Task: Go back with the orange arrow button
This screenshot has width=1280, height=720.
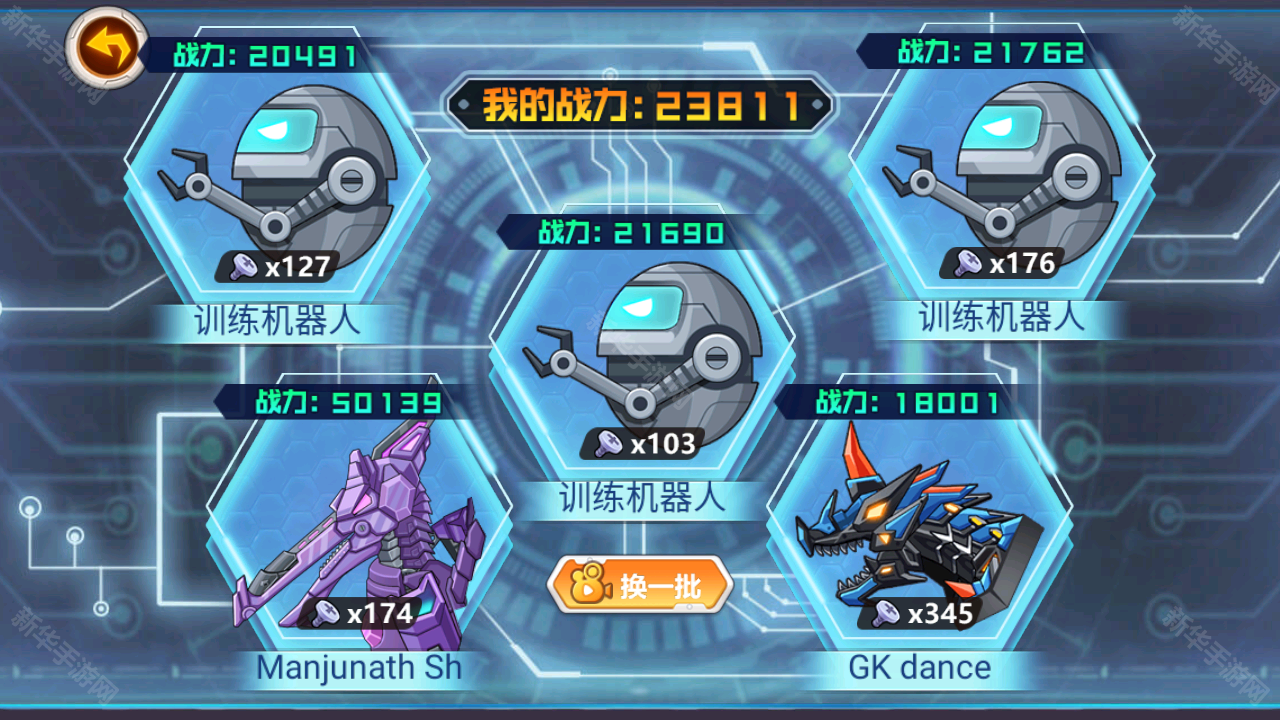Action: click(106, 47)
